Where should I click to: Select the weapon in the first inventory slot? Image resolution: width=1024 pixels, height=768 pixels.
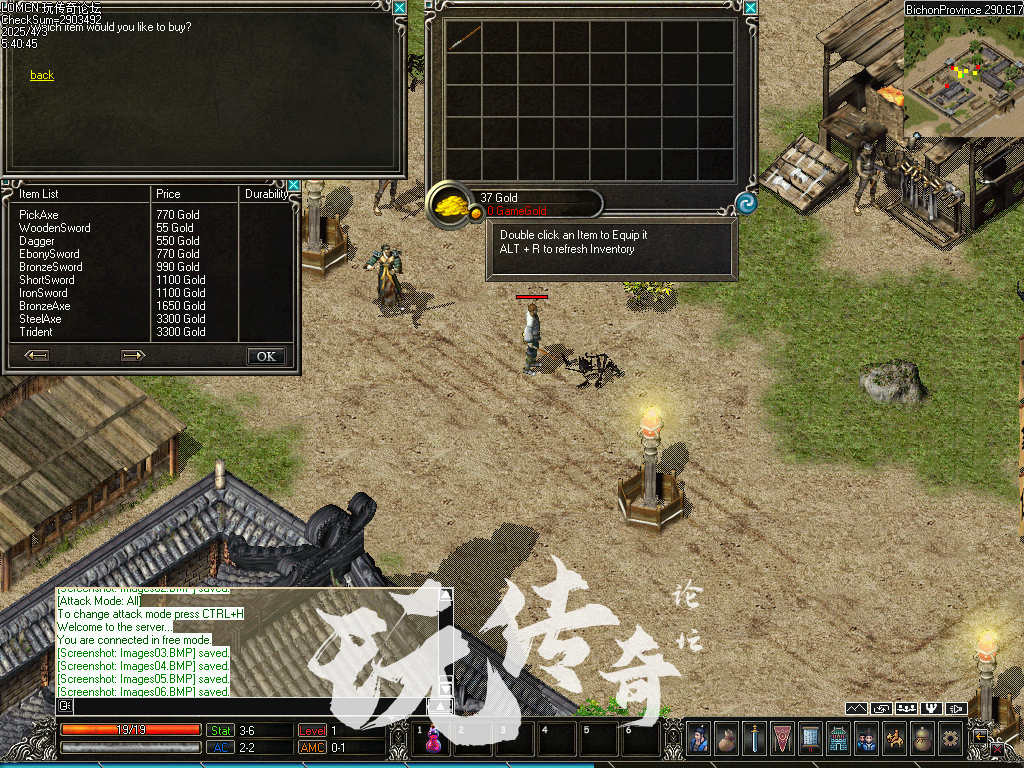[x=464, y=38]
